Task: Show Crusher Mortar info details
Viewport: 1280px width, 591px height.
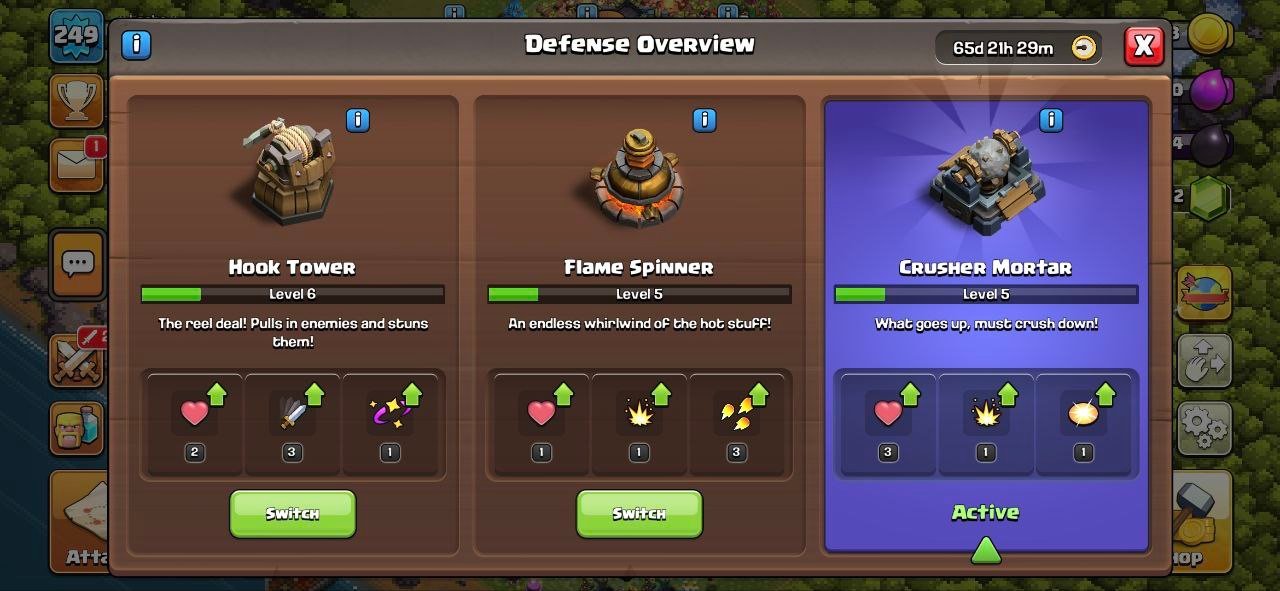Action: 1050,121
